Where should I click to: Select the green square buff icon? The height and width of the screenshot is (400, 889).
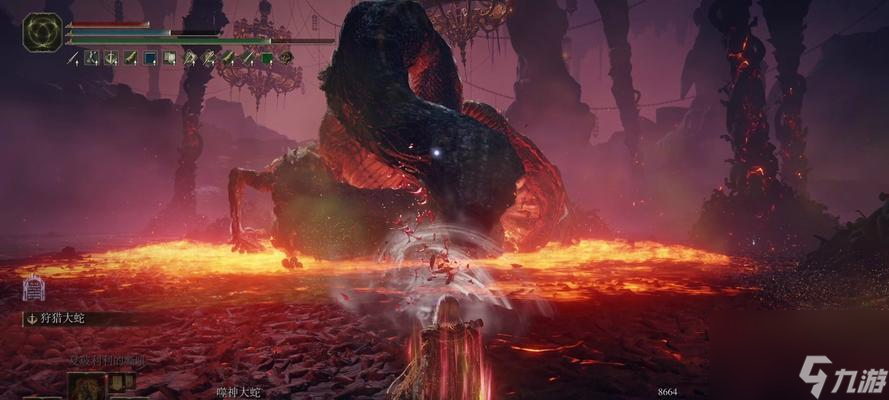pyautogui.click(x=267, y=59)
